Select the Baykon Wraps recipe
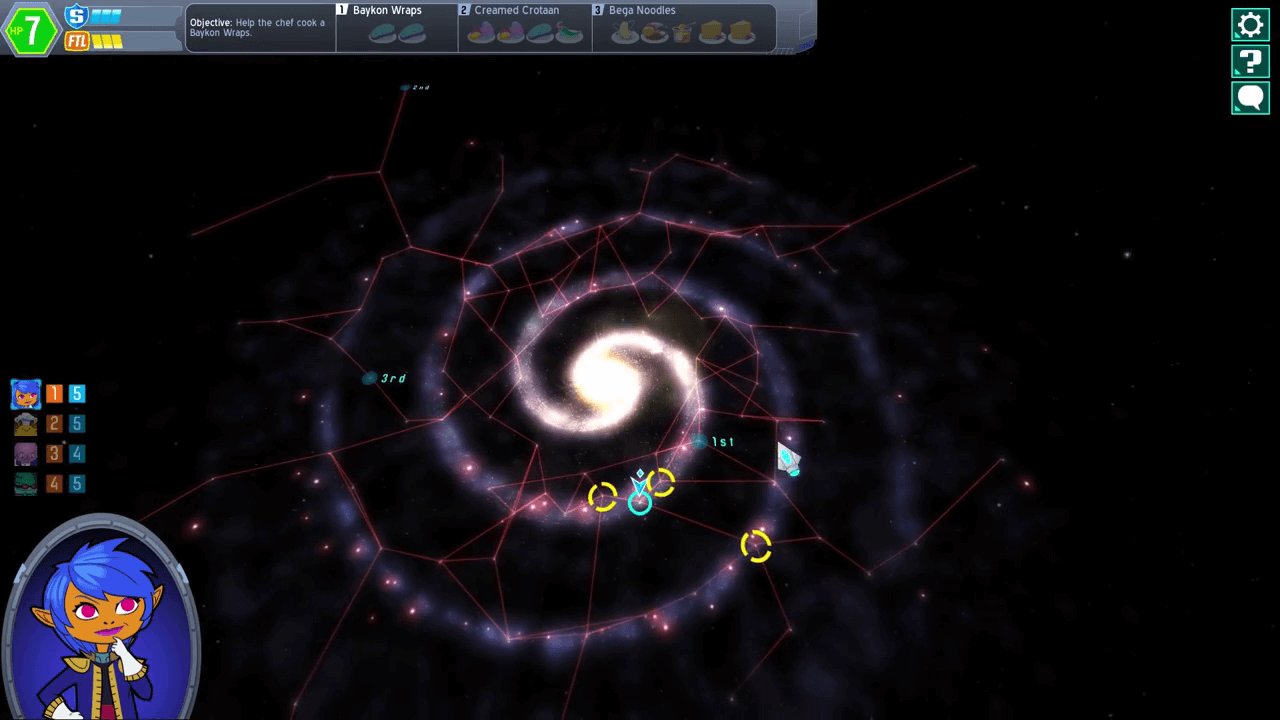Screen dimensions: 1280x720 click(396, 26)
